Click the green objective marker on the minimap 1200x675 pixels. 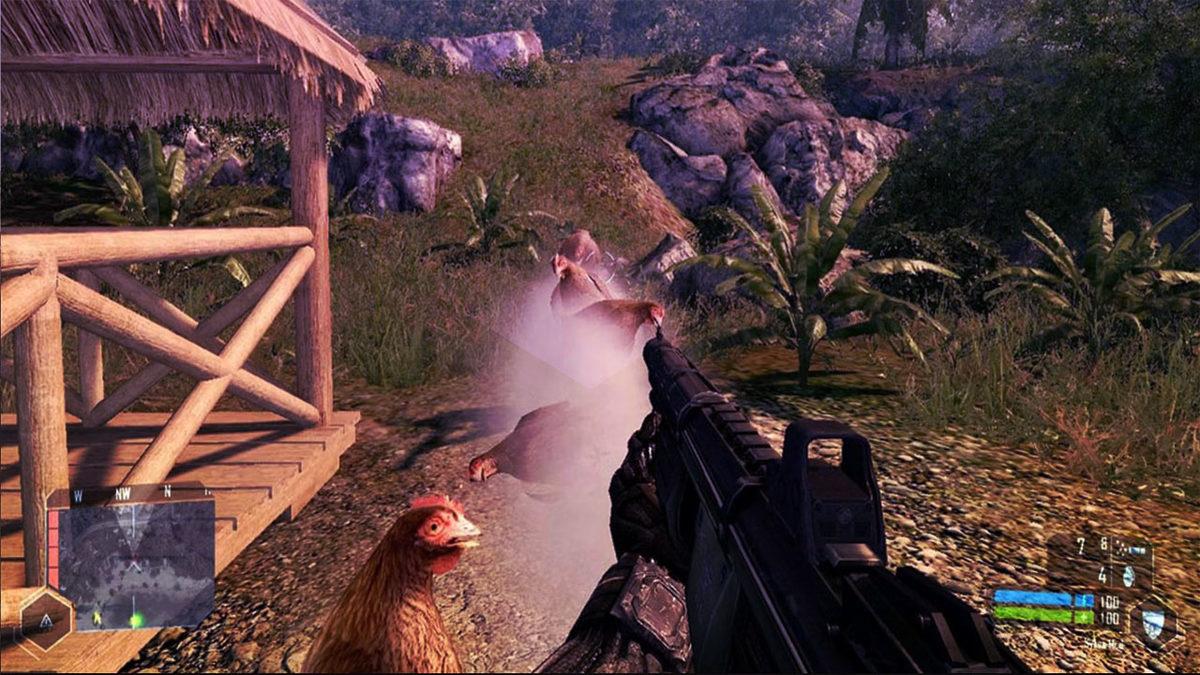pyautogui.click(x=136, y=620)
